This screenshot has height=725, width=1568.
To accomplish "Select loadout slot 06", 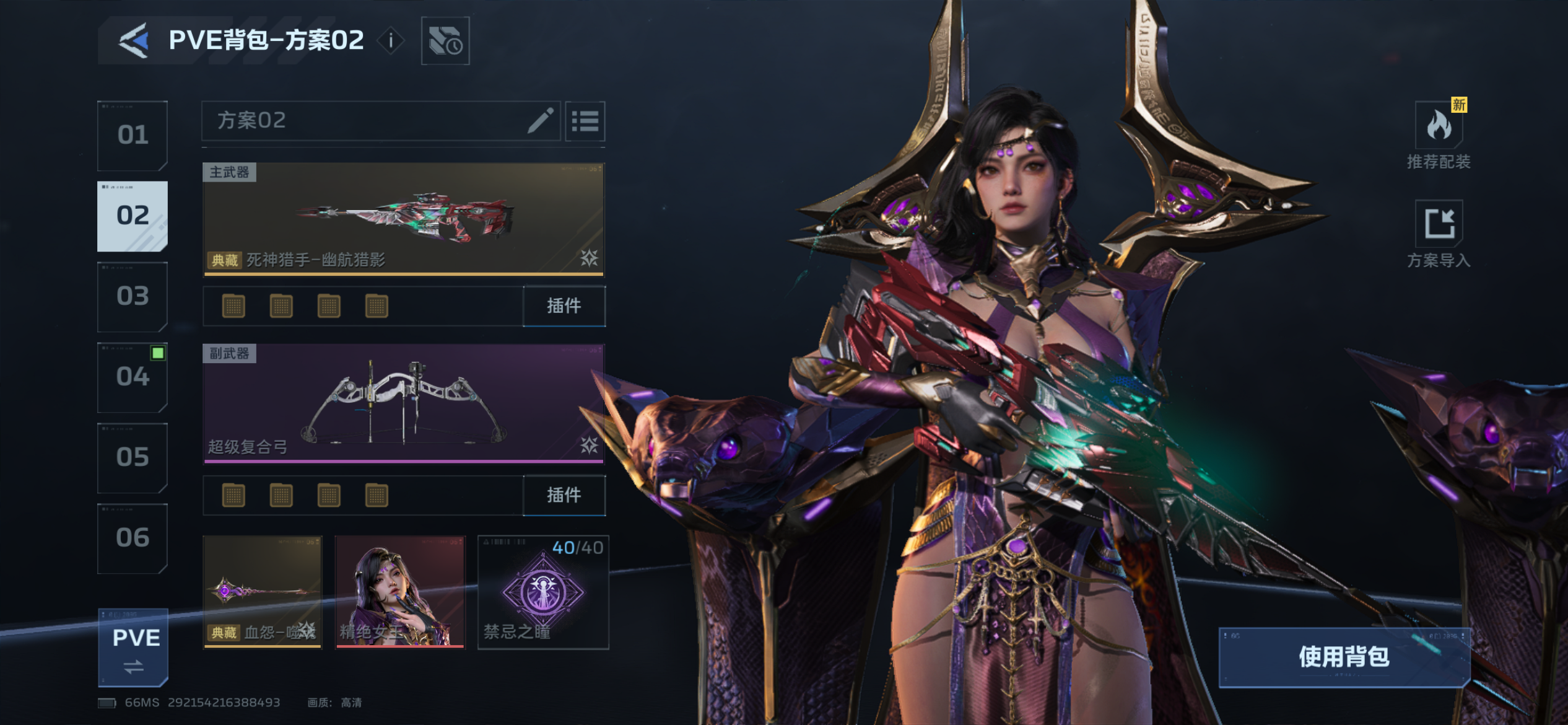I will [x=133, y=538].
